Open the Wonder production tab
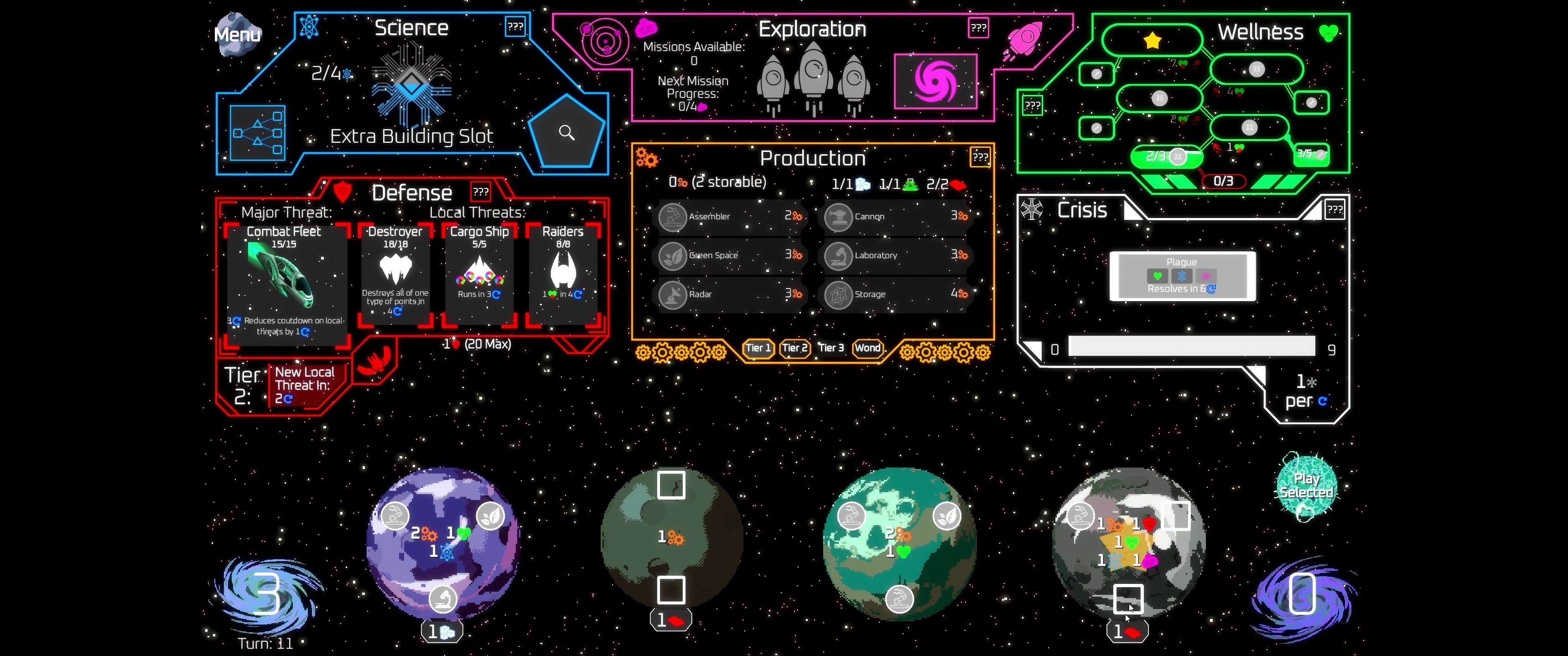The image size is (1568, 656). (867, 348)
